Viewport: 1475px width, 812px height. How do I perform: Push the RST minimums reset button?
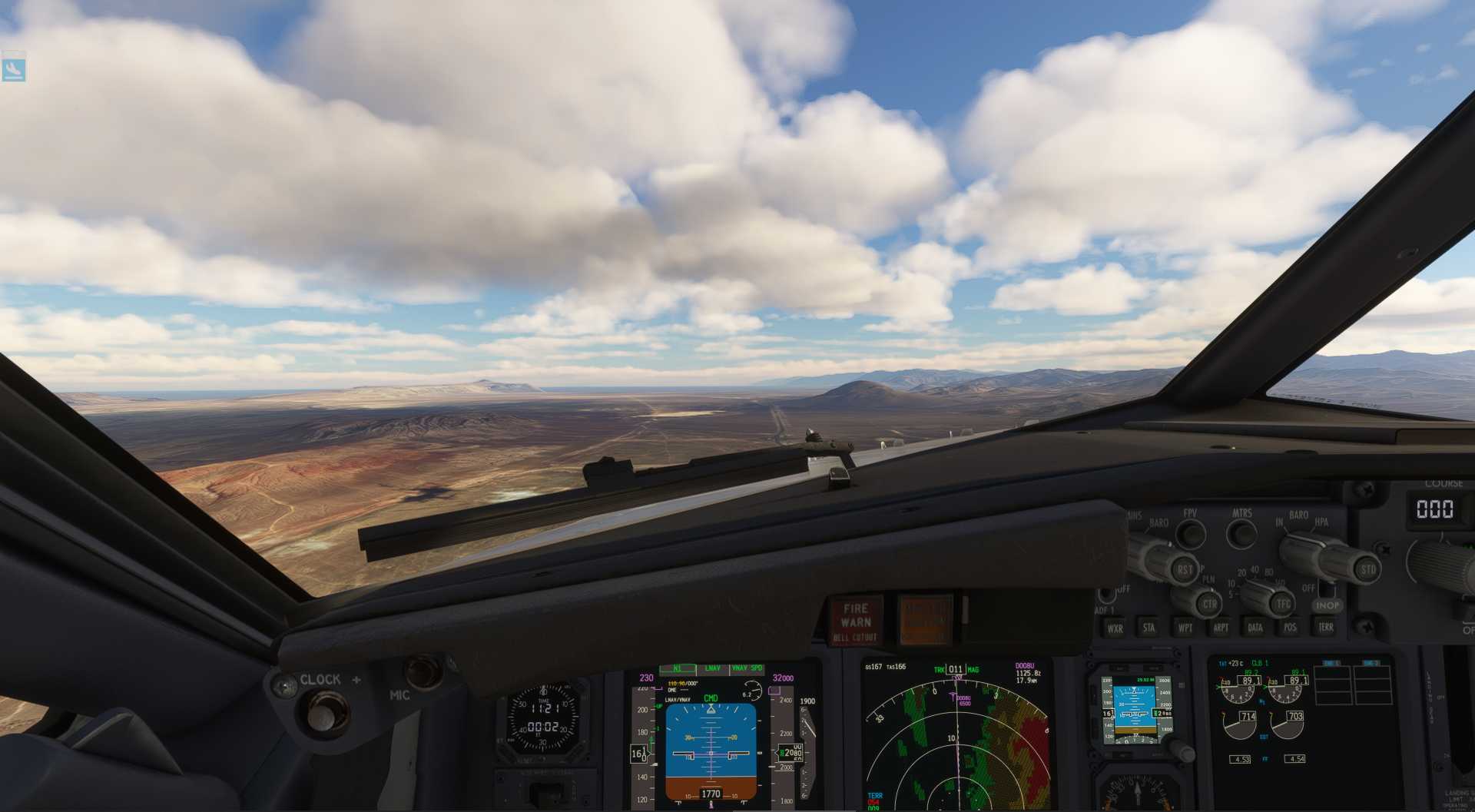tap(1185, 570)
